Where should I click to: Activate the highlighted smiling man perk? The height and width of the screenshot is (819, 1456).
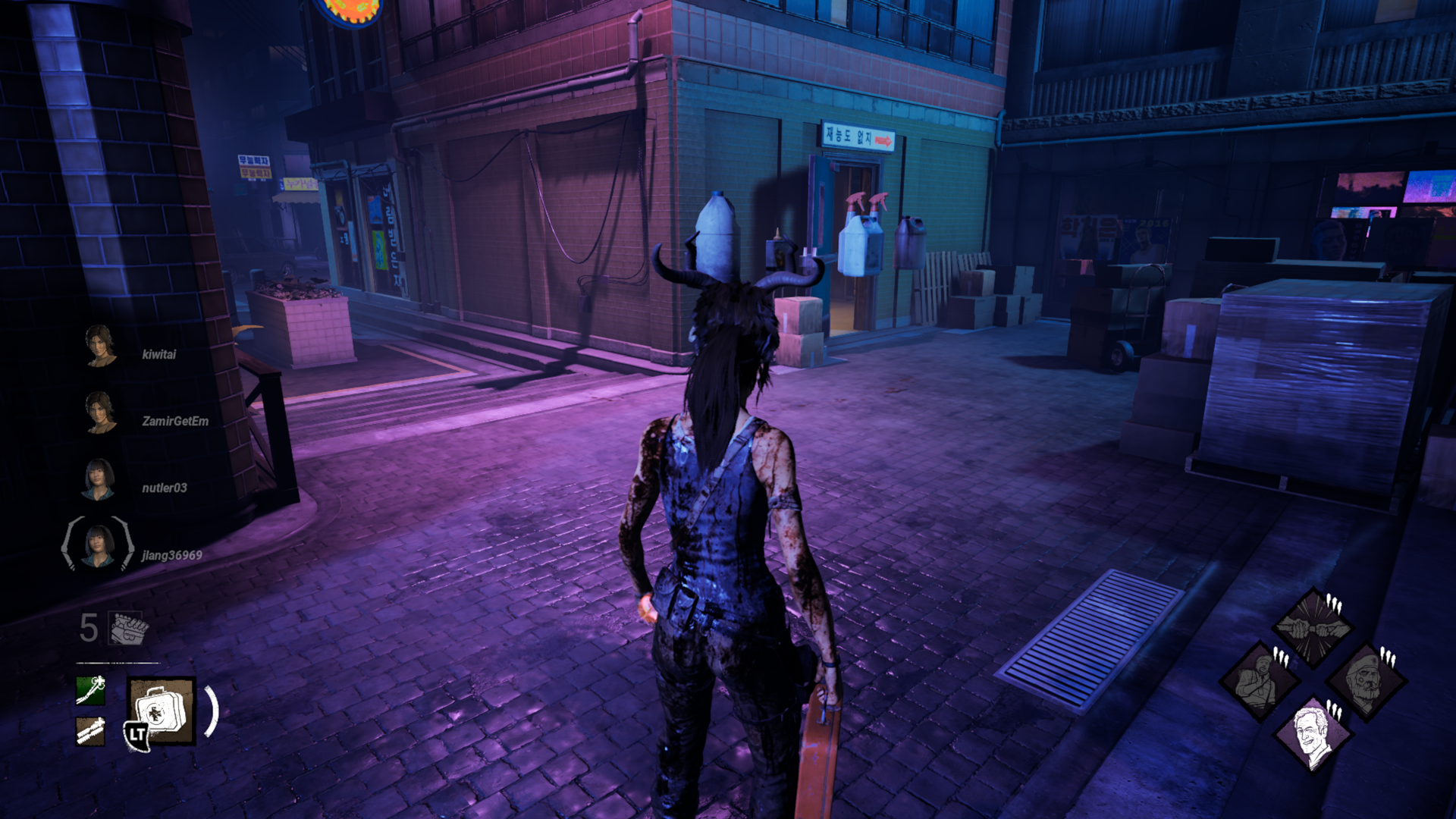click(x=1313, y=733)
